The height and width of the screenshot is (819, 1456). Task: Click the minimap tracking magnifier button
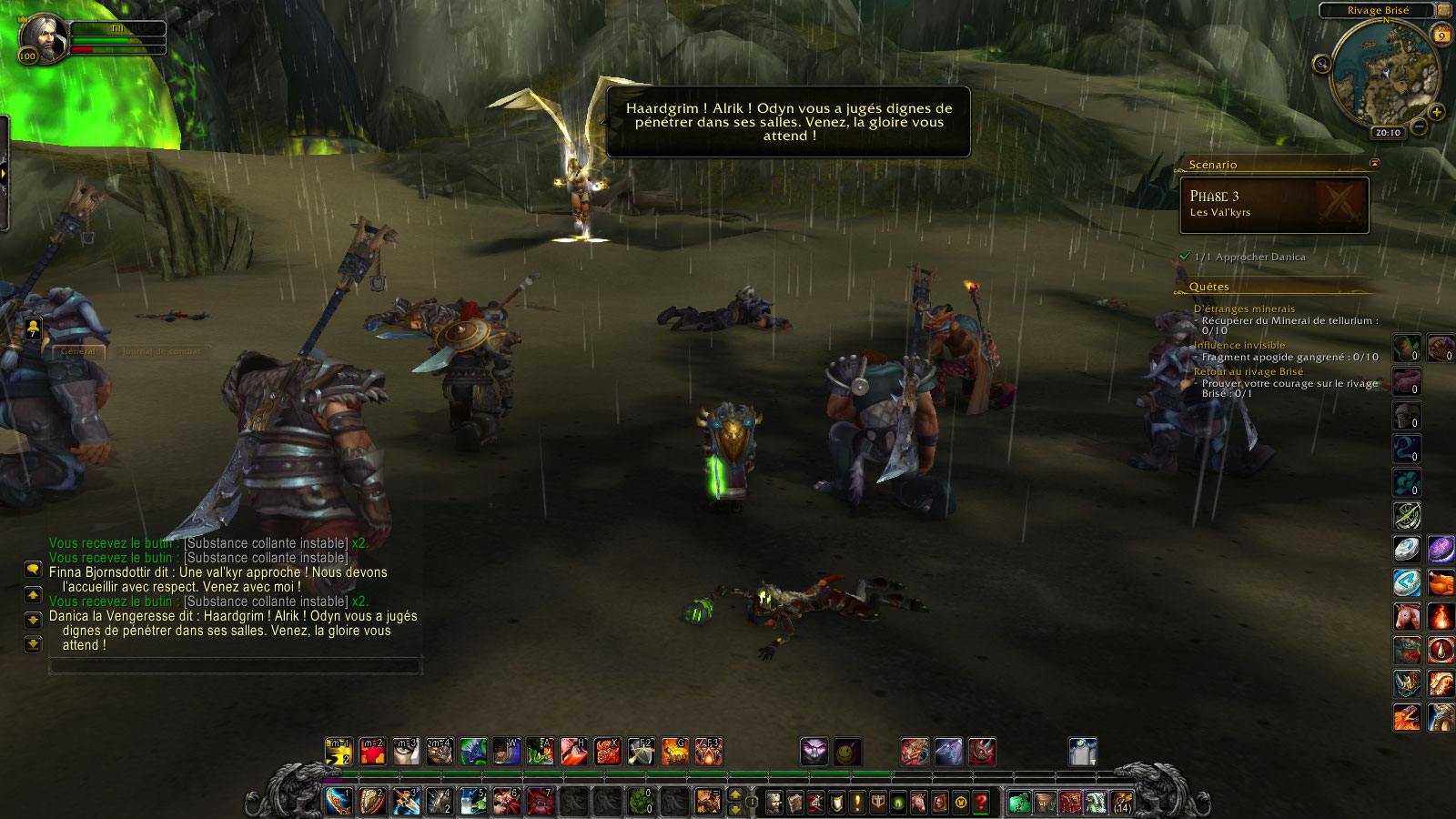tap(1322, 64)
